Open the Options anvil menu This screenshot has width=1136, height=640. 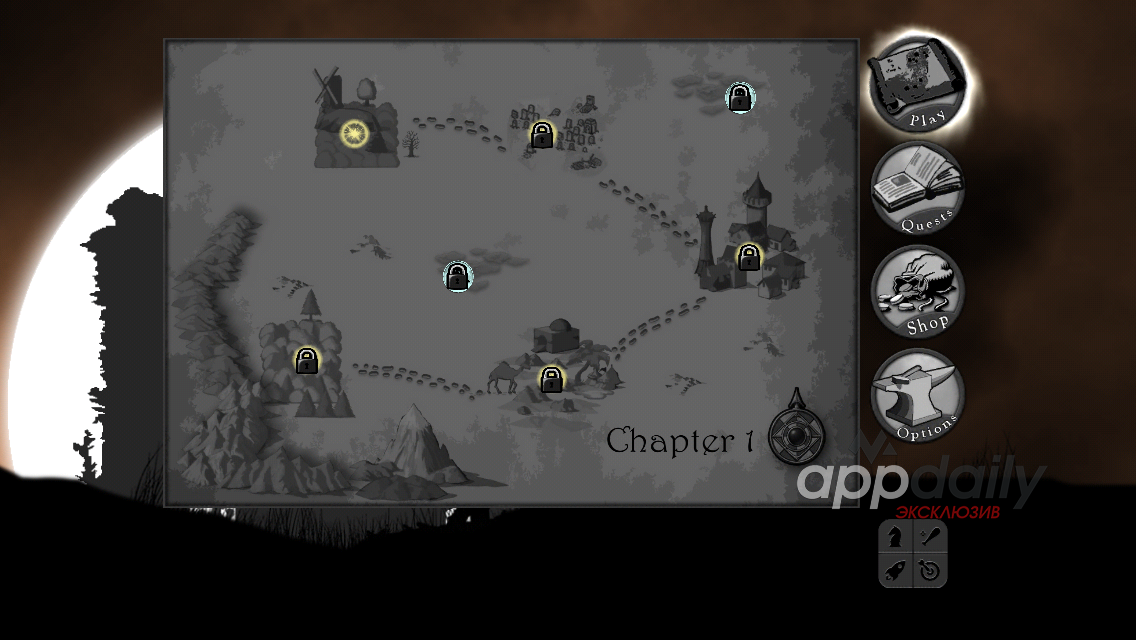tap(917, 397)
